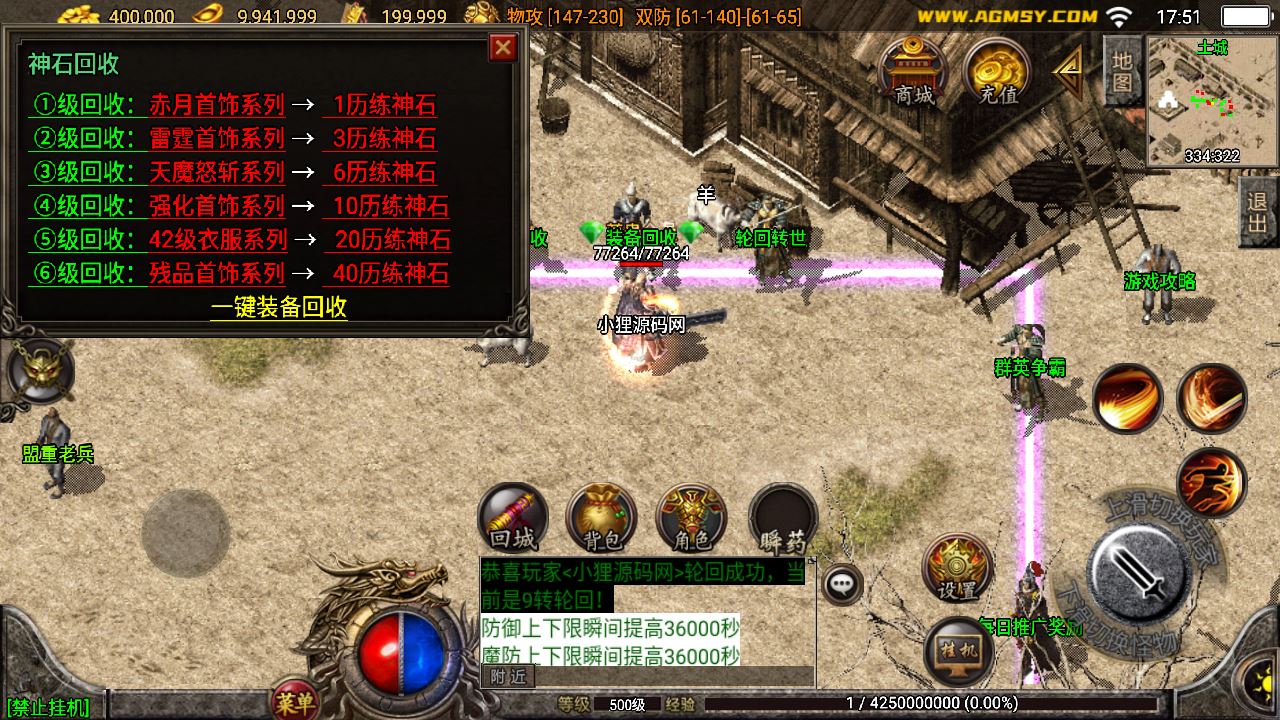
Task: Select the 42级衣服系列 recycle option
Action: tap(218, 240)
